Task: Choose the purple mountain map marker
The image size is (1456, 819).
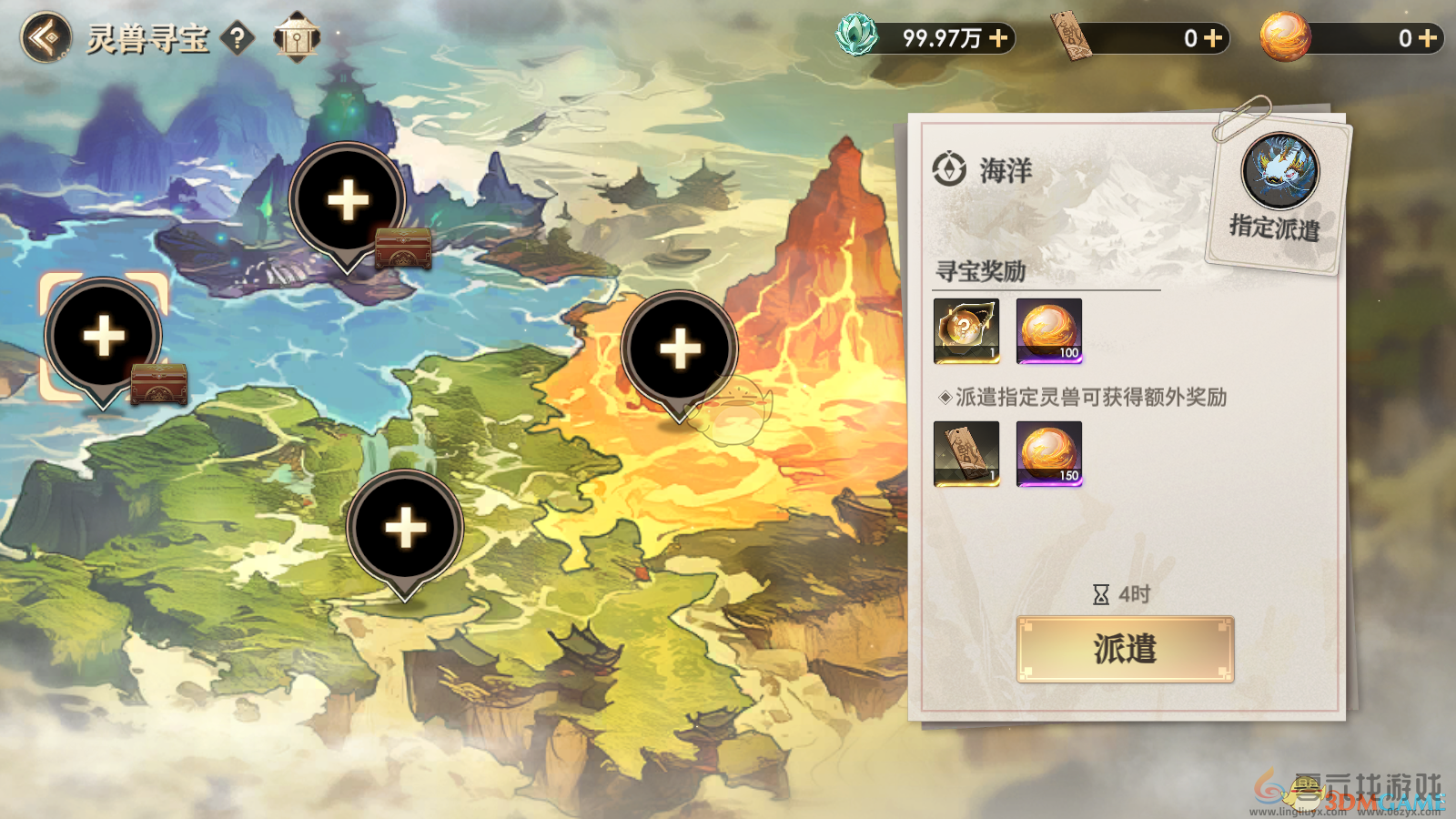Action: pos(348,201)
